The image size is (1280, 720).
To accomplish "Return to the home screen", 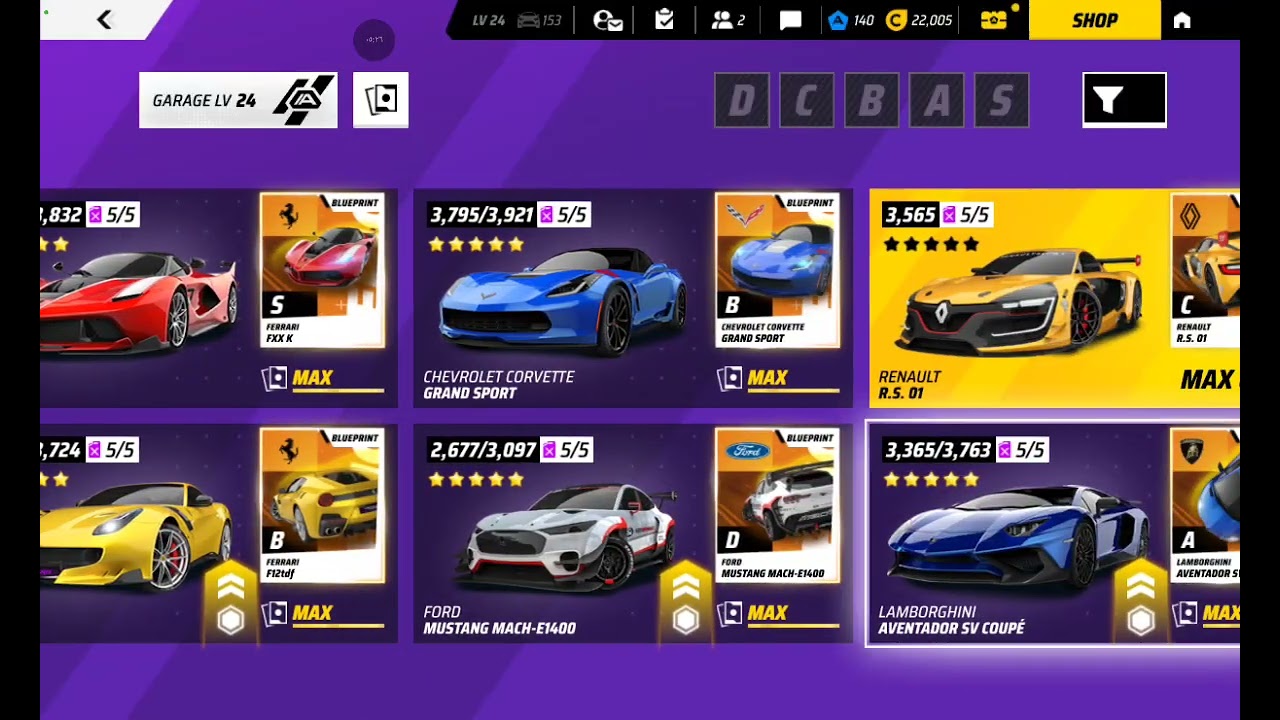I will point(1182,20).
